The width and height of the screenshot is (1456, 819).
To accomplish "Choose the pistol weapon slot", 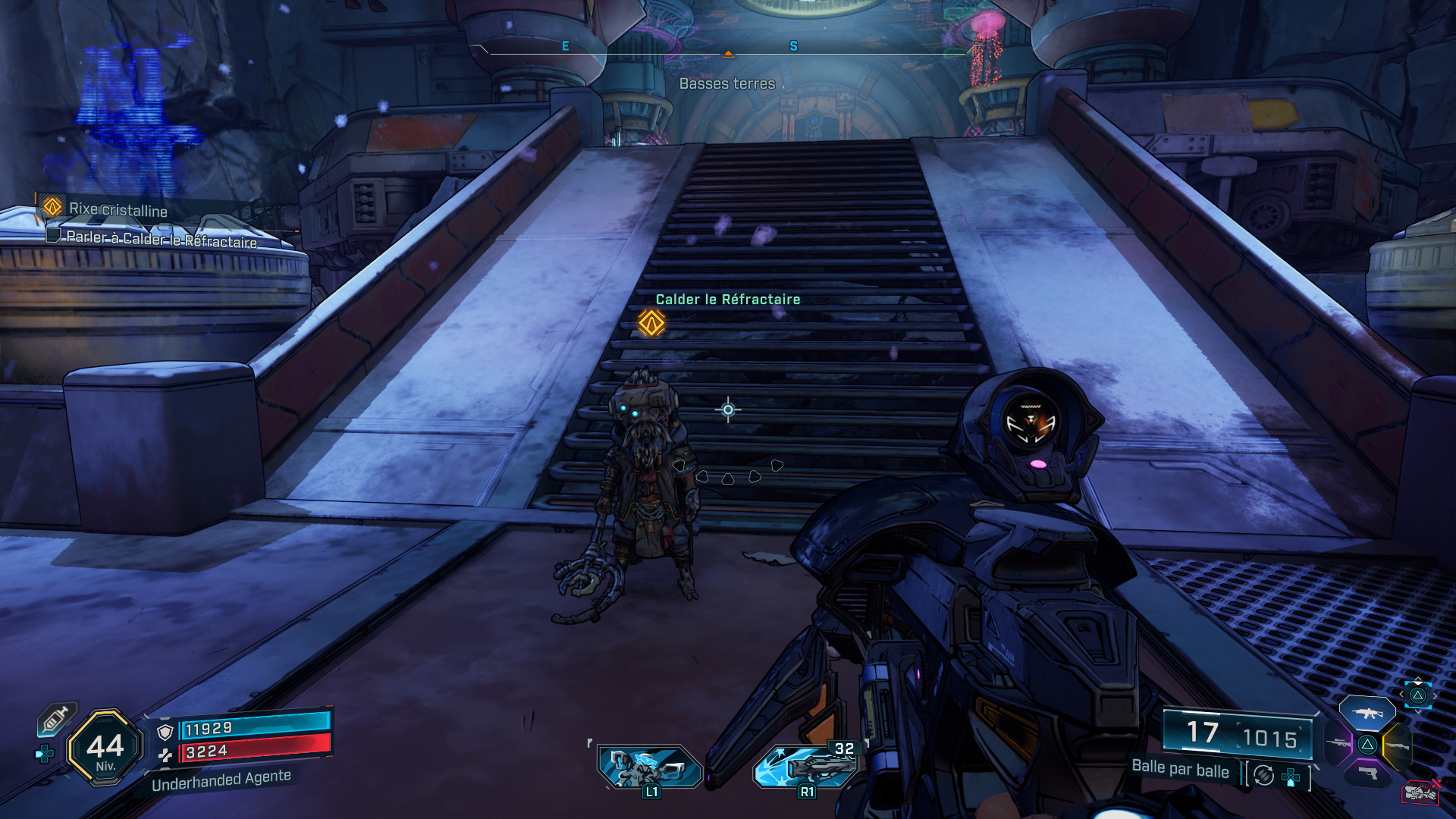I will pyautogui.click(x=1367, y=773).
